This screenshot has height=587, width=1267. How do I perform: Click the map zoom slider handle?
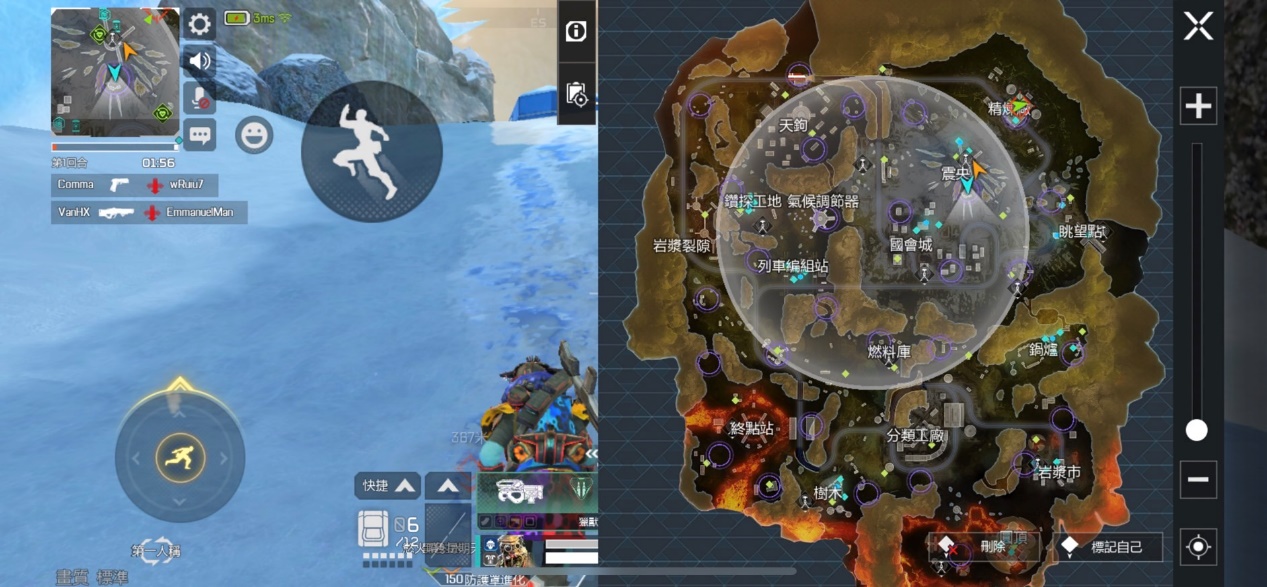(x=1197, y=430)
